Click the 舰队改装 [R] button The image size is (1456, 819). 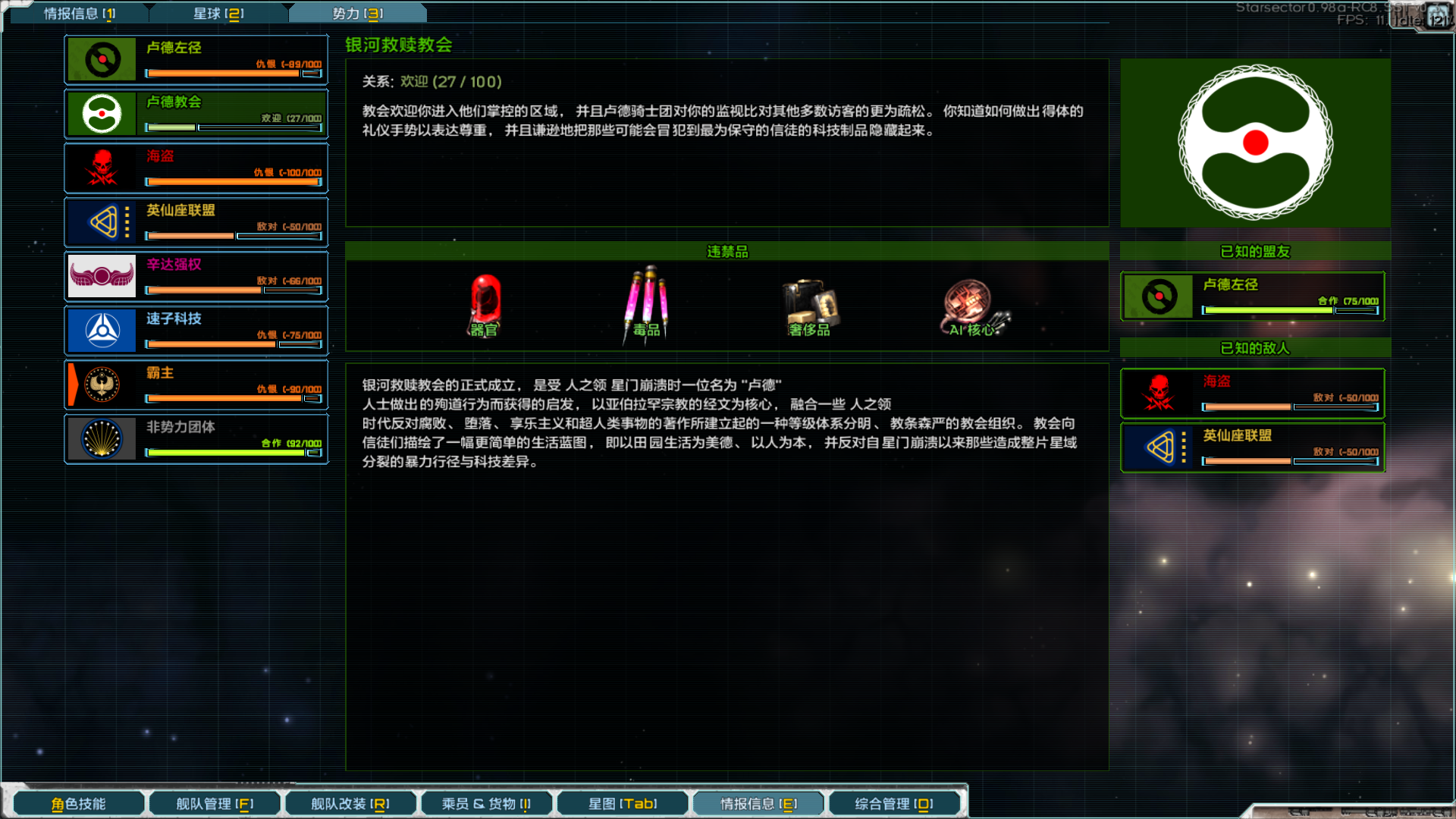[350, 802]
